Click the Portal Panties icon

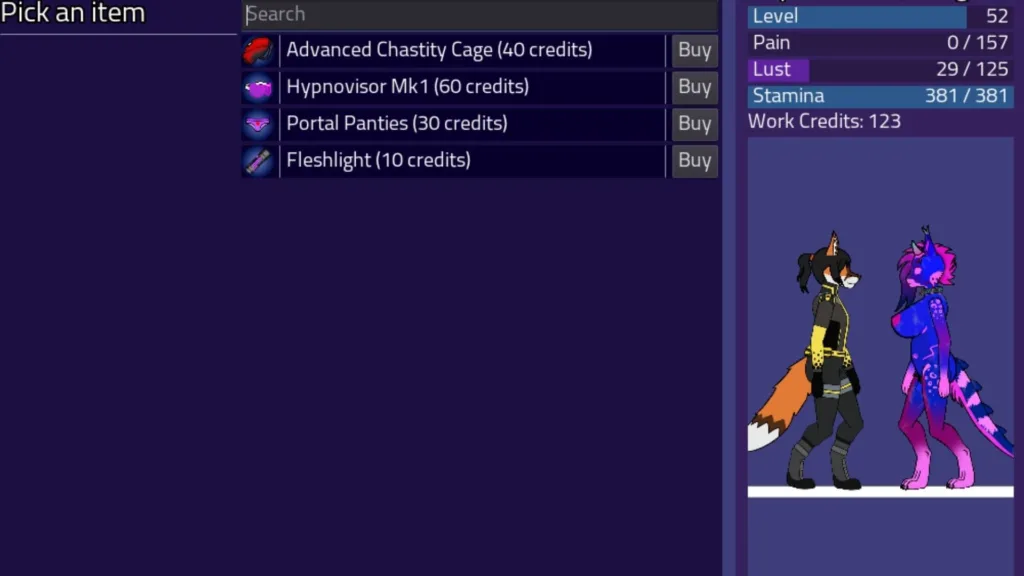[258, 124]
